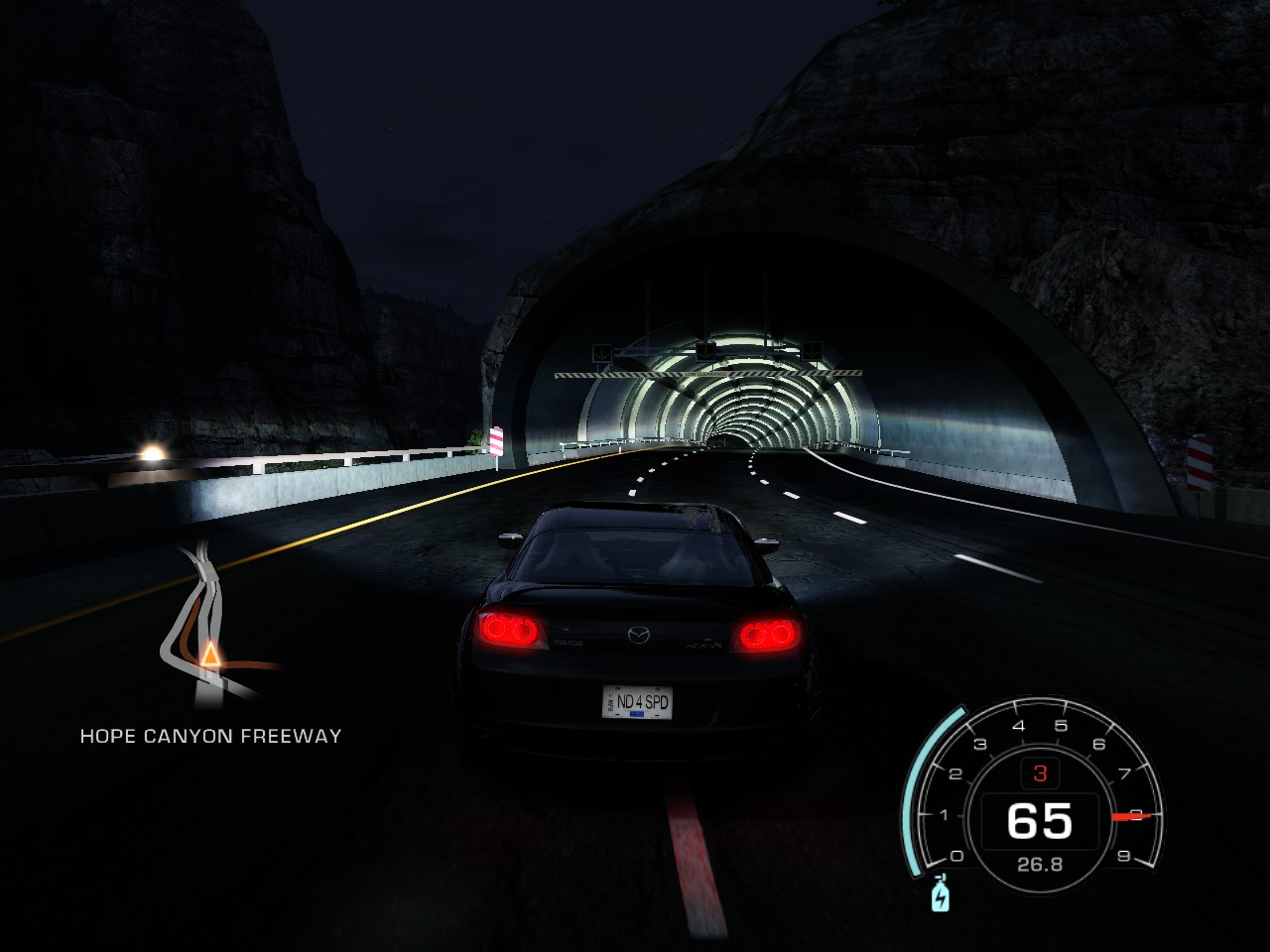Image resolution: width=1270 pixels, height=952 pixels.
Task: Click the ND 4 SPD license plate
Action: tap(640, 701)
